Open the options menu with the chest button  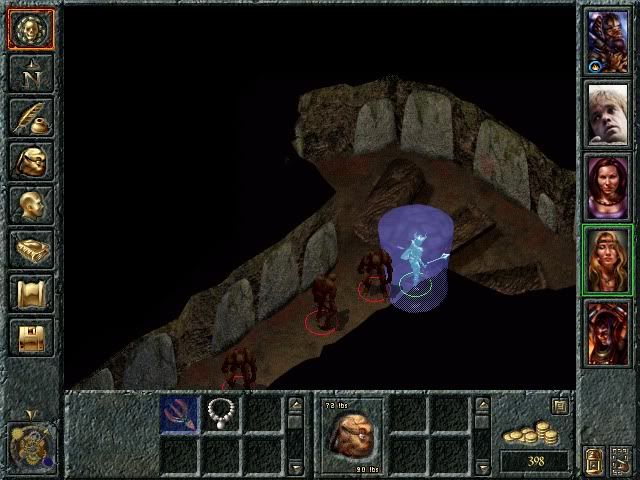[30, 337]
